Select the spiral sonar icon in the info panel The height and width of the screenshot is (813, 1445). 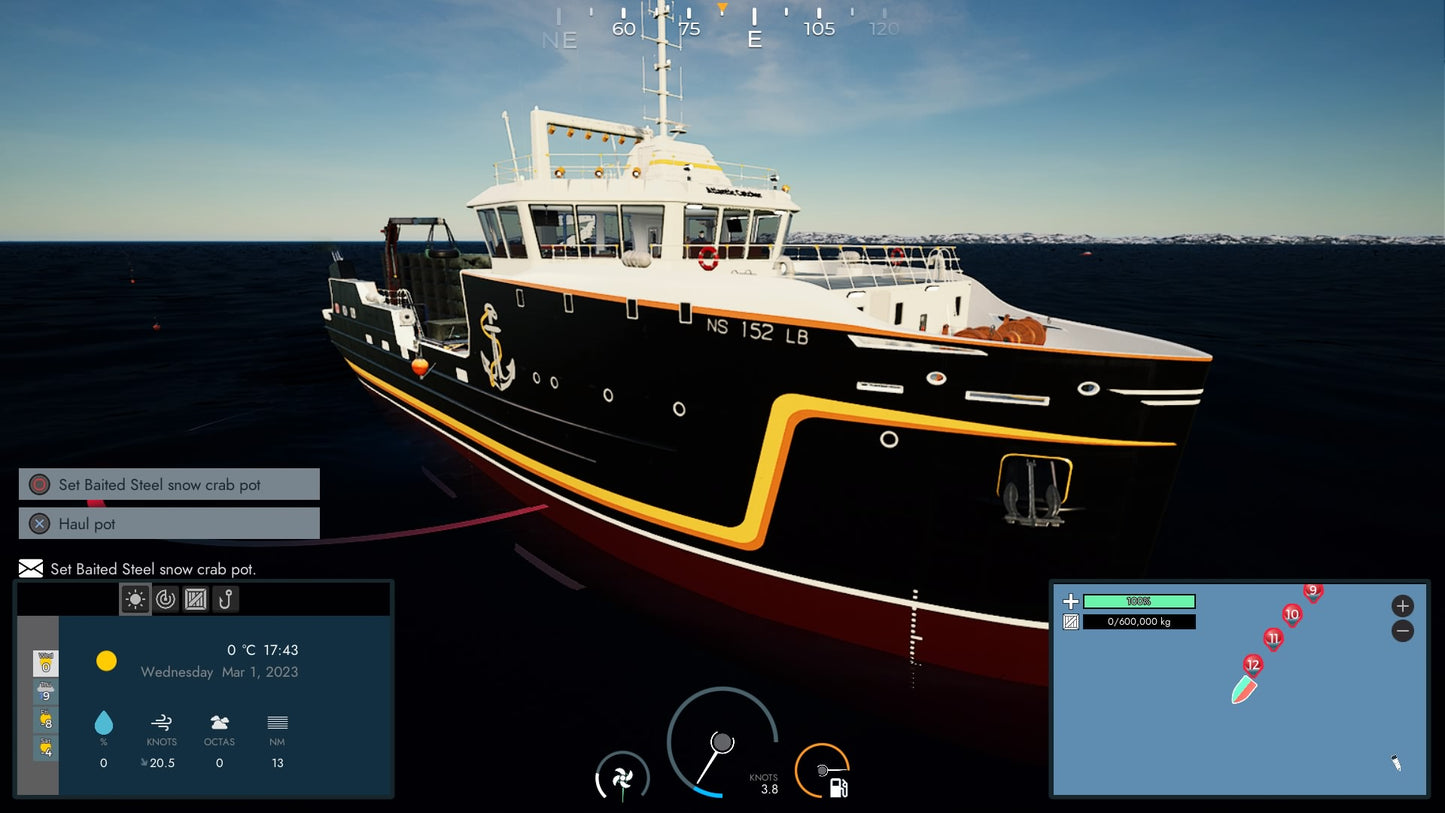coord(166,599)
